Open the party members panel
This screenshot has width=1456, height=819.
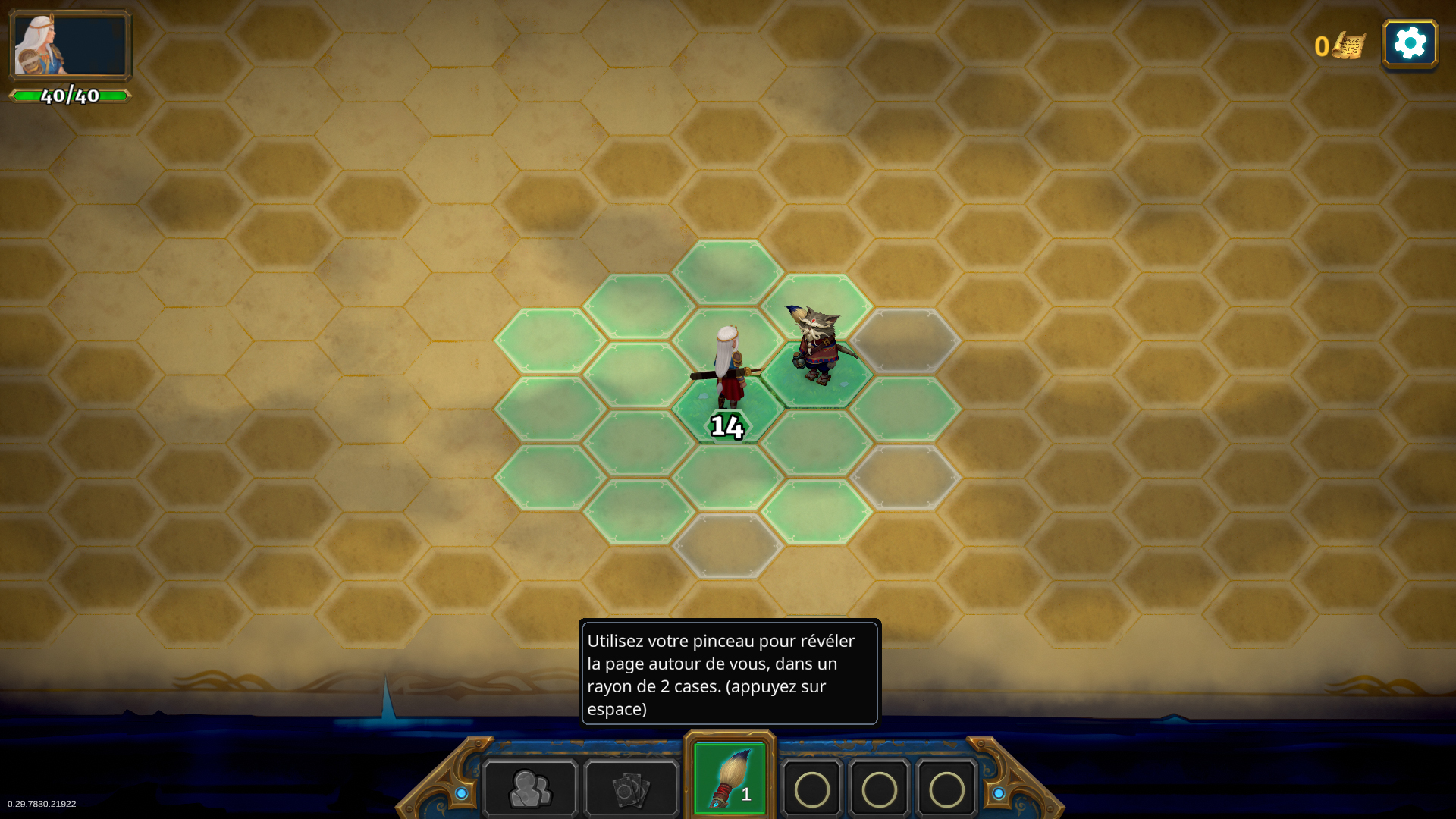530,789
